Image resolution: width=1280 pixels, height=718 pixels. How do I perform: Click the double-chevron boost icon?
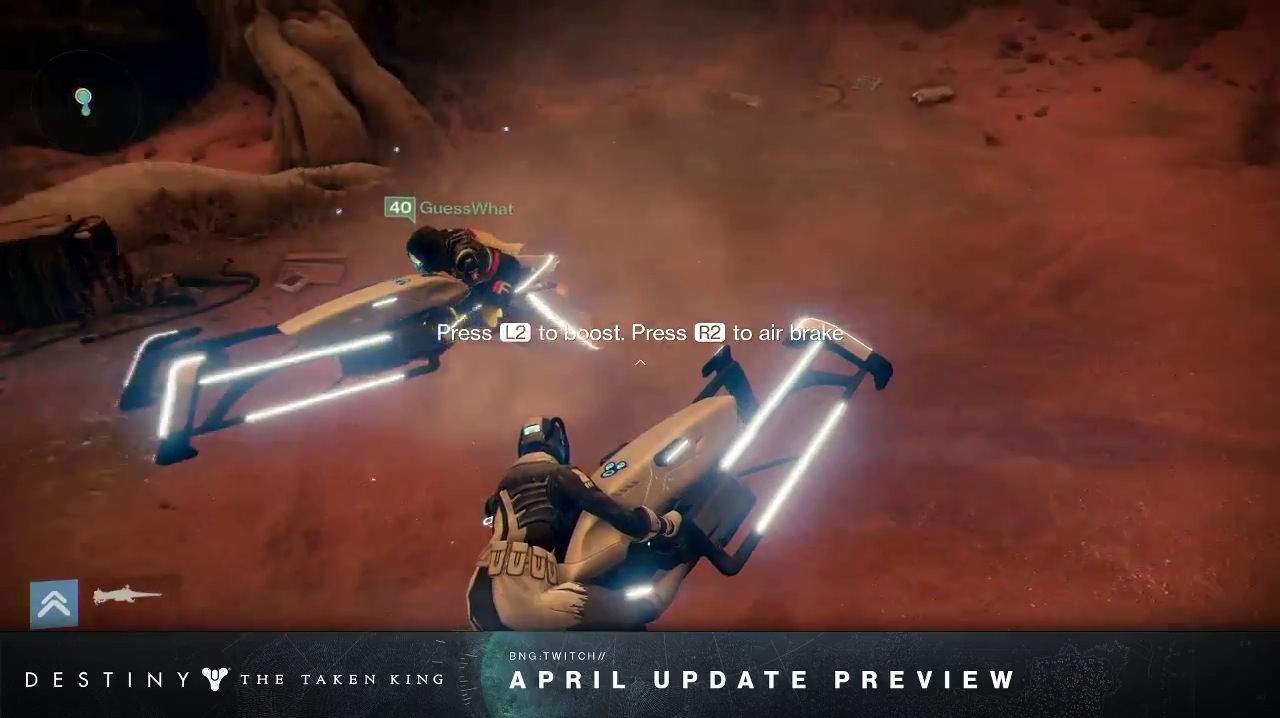coord(54,604)
